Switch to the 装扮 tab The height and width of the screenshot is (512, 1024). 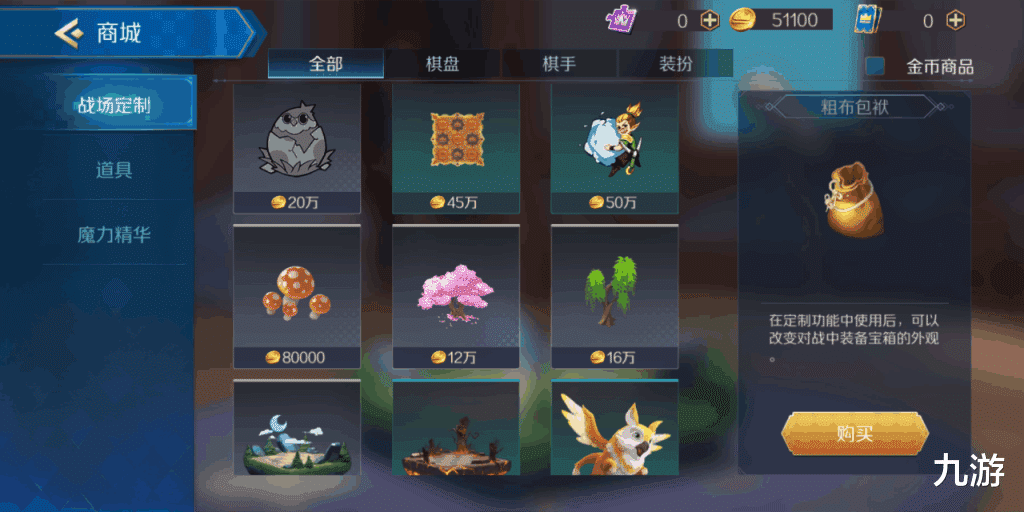pos(676,64)
